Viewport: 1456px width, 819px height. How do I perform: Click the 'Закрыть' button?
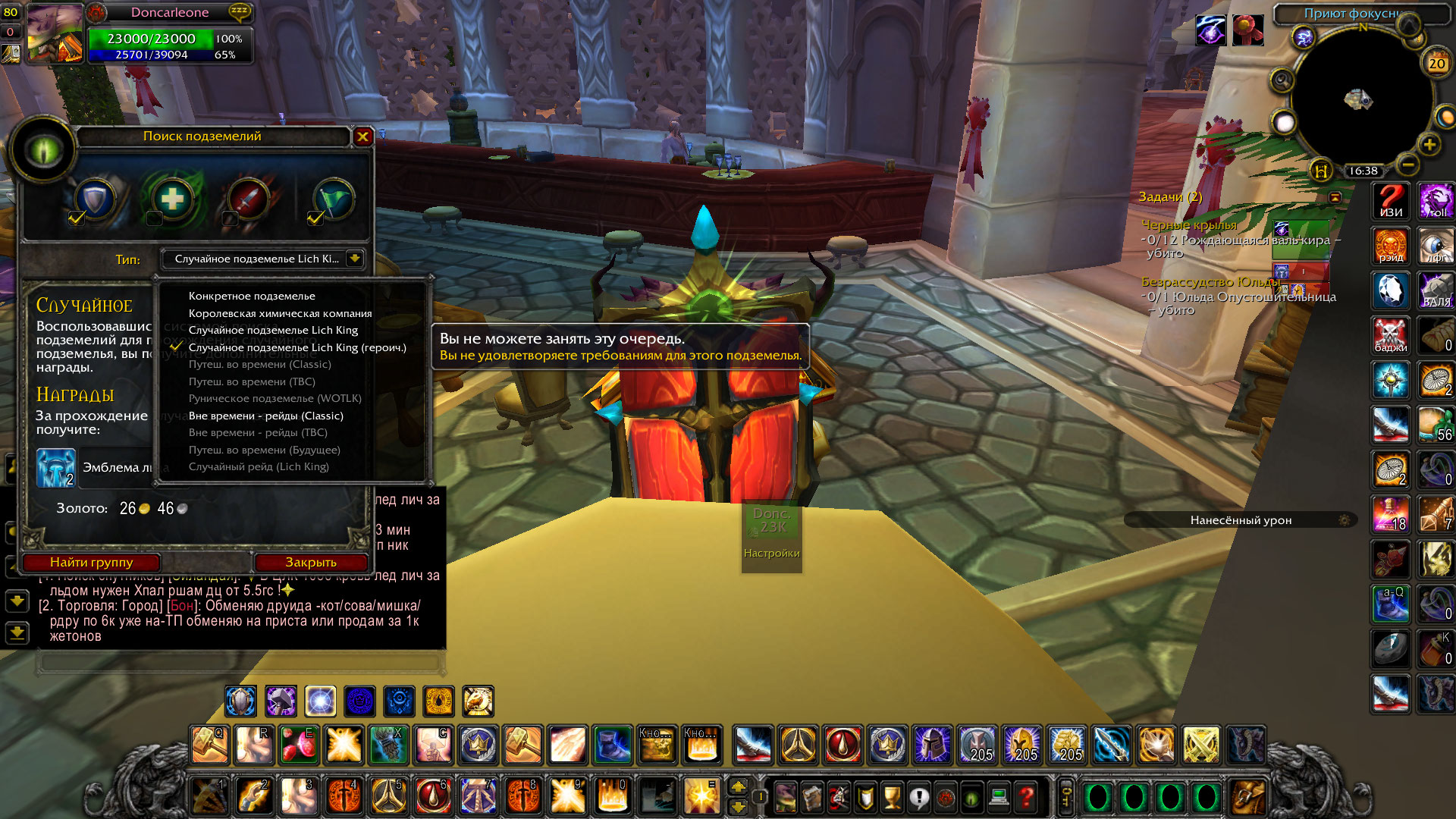(x=311, y=562)
